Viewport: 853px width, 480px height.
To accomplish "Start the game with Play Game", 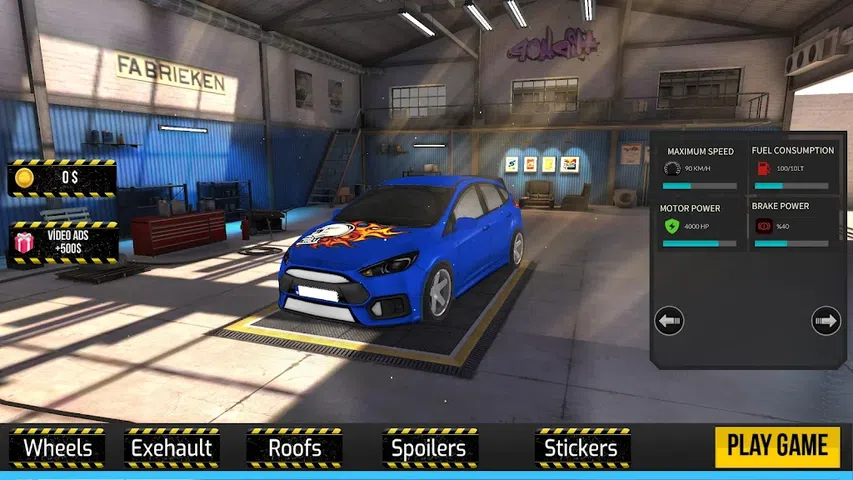I will pyautogui.click(x=777, y=446).
